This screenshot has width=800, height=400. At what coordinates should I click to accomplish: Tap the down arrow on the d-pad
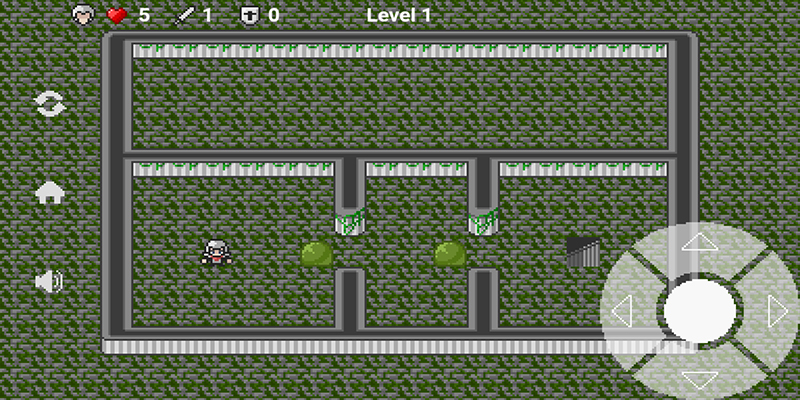[x=699, y=380]
